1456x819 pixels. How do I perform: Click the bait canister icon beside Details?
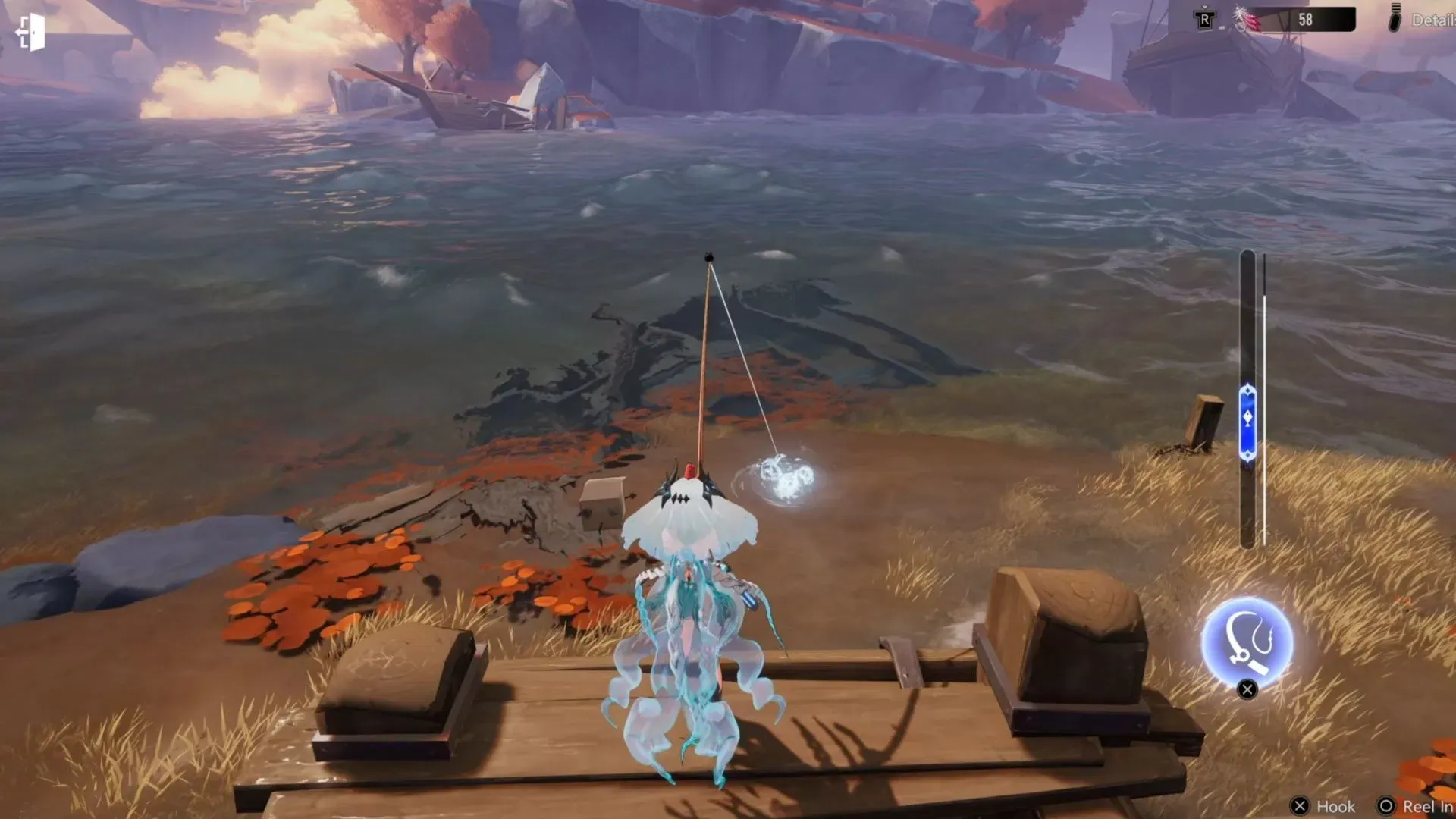[x=1394, y=24]
